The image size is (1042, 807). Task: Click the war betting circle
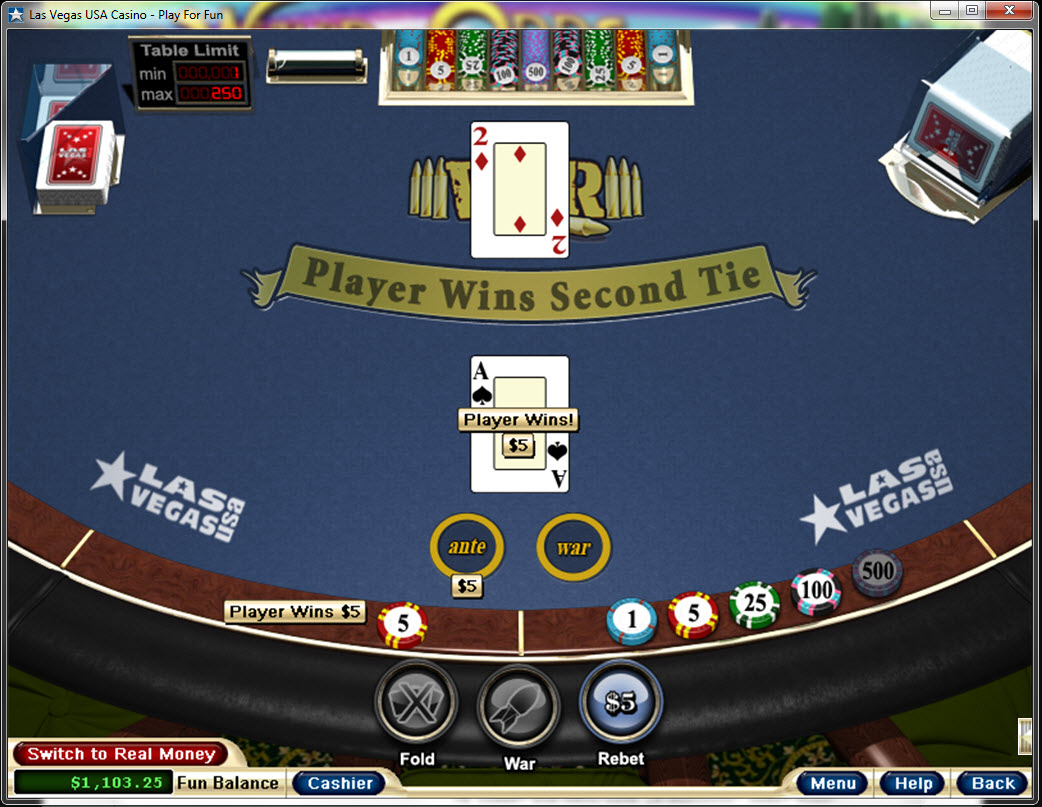pyautogui.click(x=573, y=547)
